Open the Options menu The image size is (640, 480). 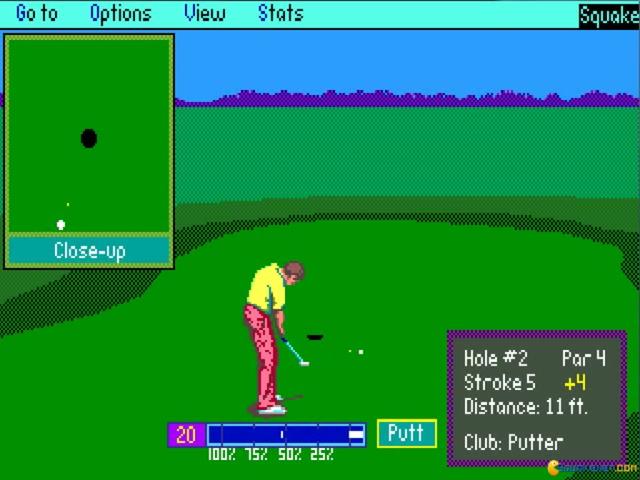click(x=120, y=14)
